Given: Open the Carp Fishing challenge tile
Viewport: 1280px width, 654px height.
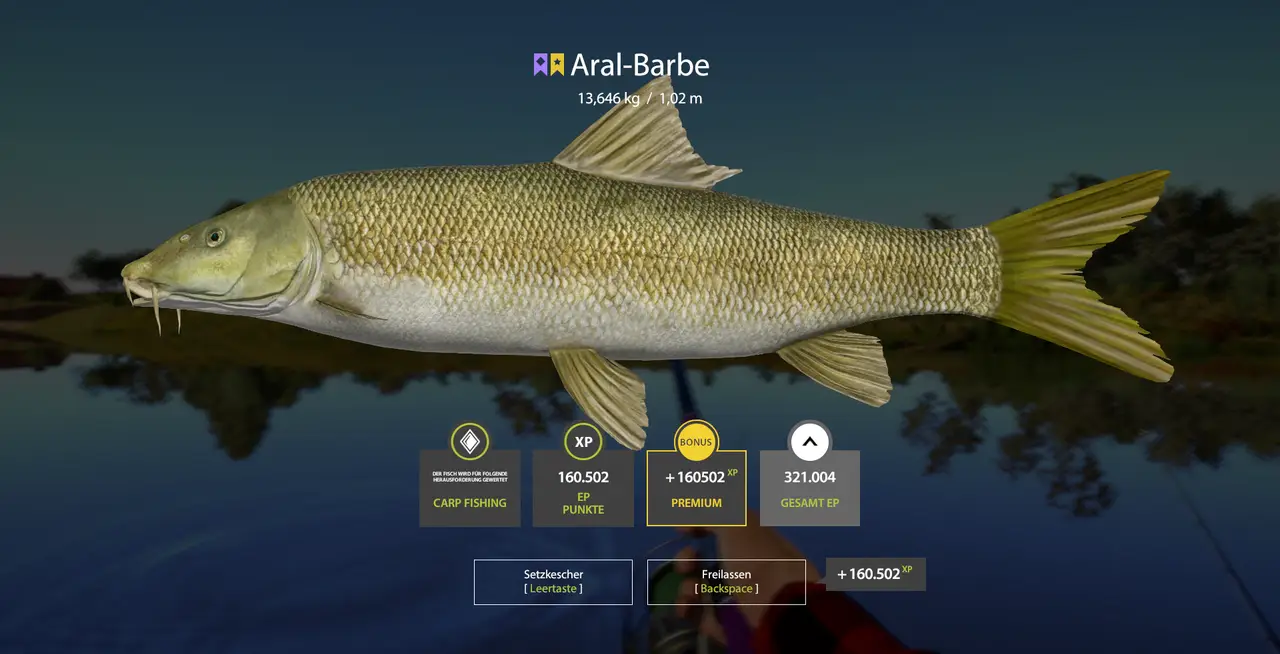Looking at the screenshot, I should [x=470, y=488].
